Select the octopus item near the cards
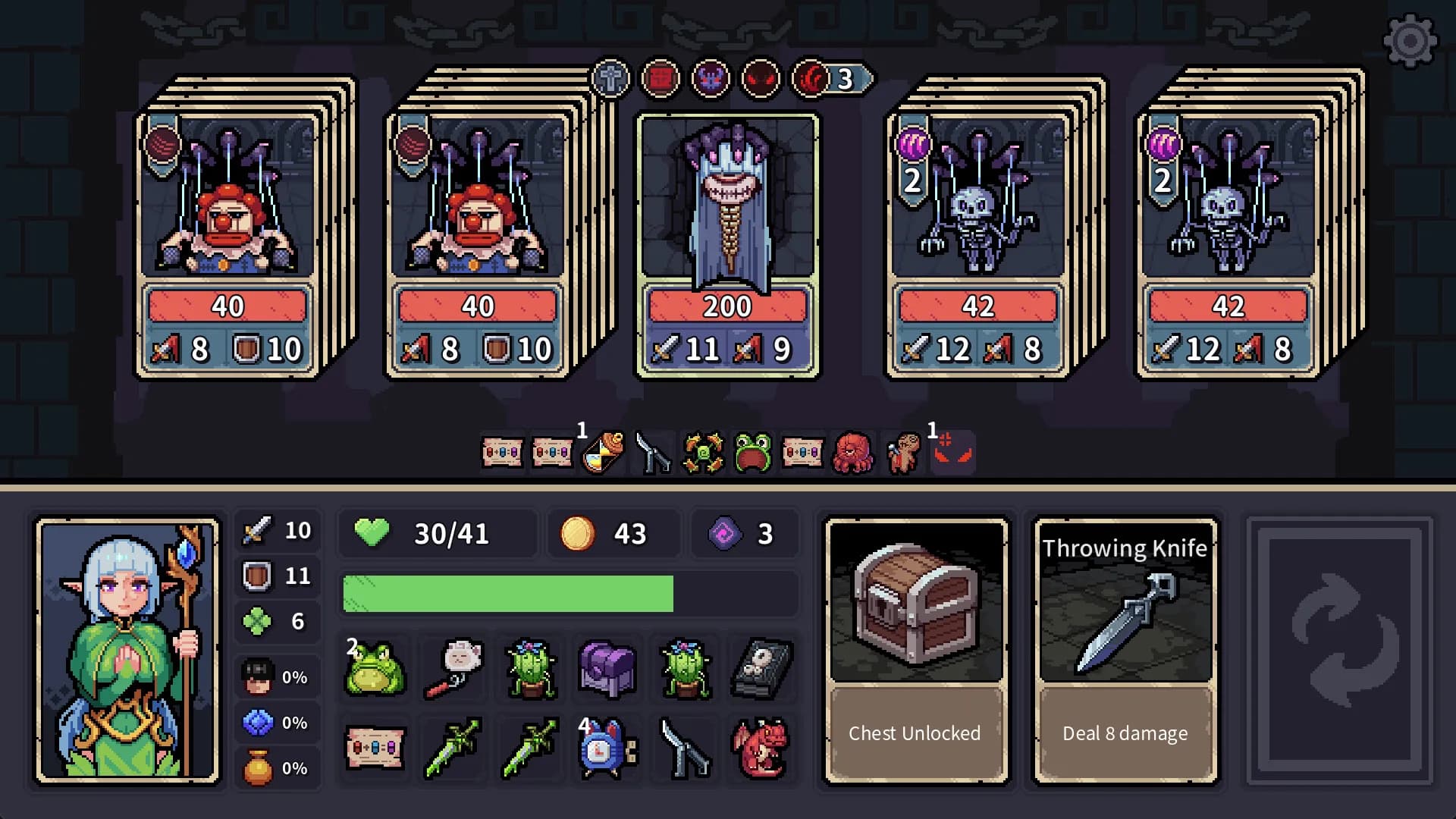This screenshot has height=819, width=1456. (854, 453)
